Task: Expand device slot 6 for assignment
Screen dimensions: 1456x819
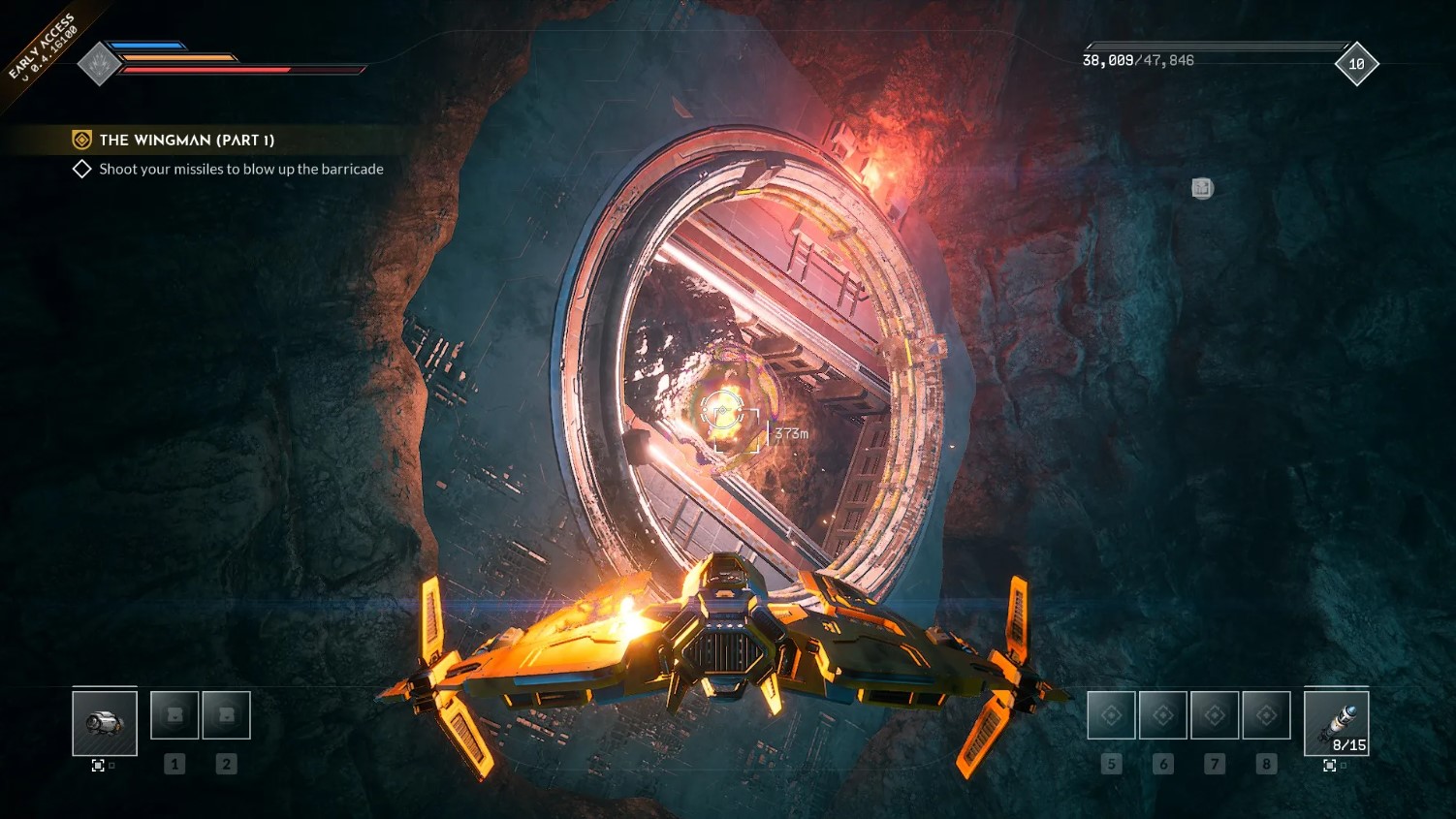Action: click(1162, 713)
